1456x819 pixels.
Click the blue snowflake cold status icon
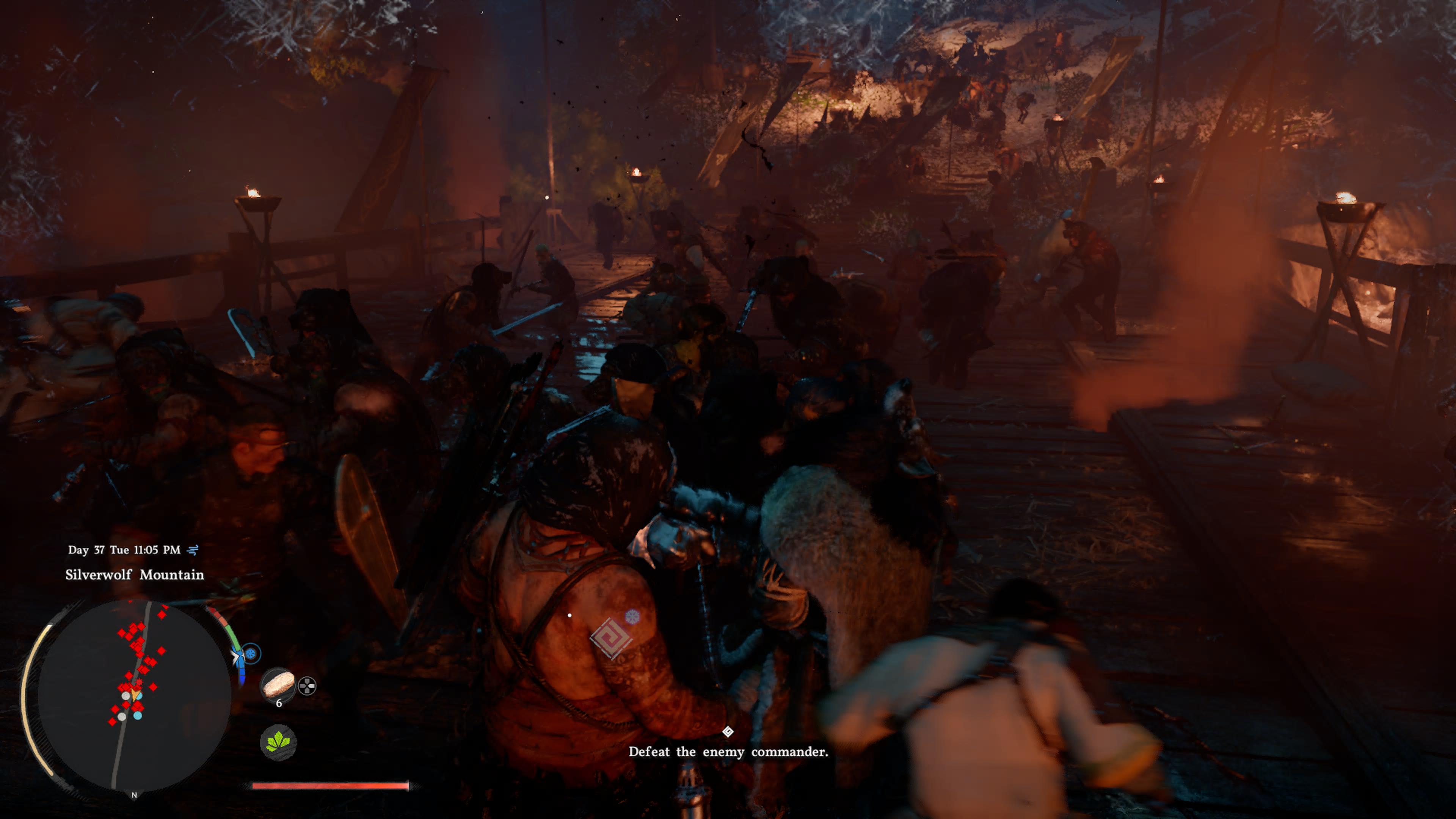click(251, 654)
